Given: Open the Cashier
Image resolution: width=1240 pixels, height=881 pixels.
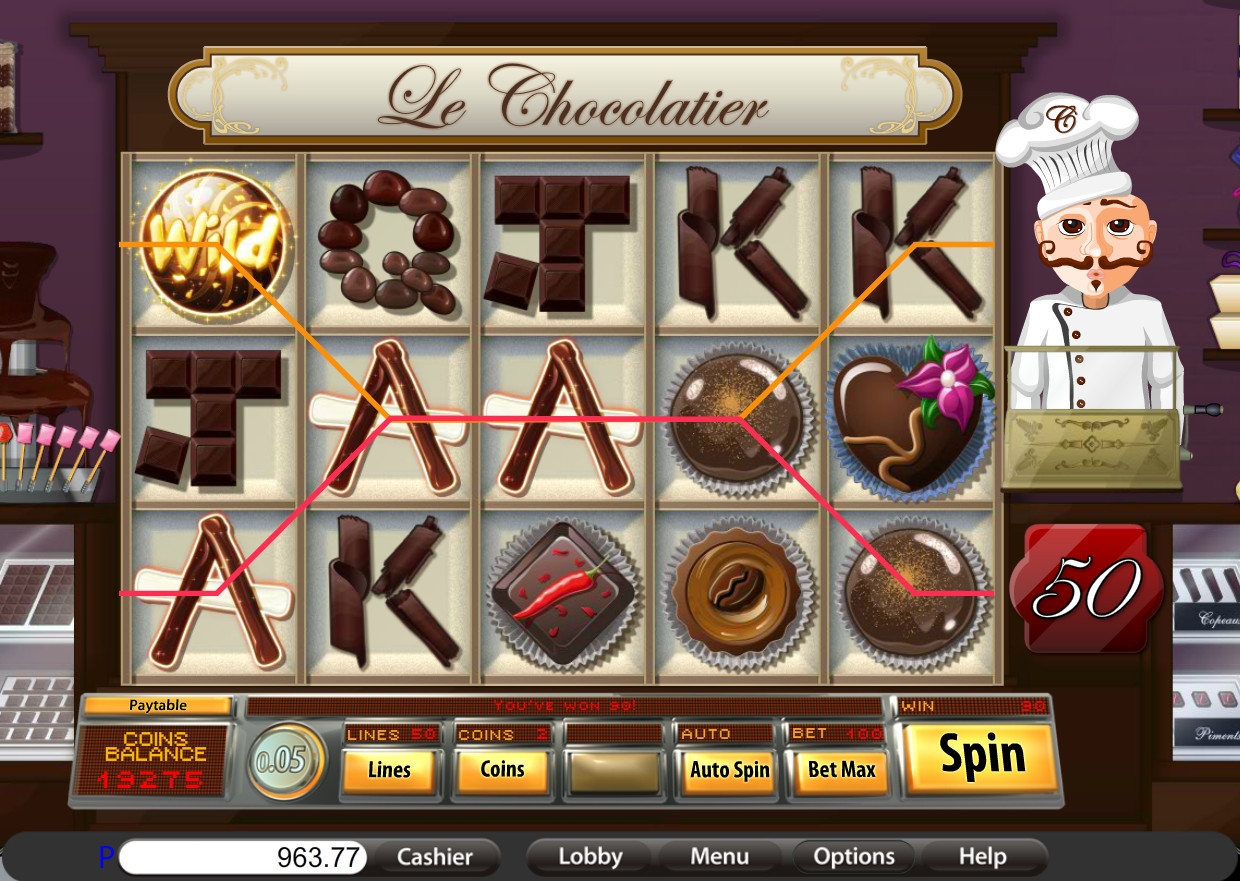Looking at the screenshot, I should [x=434, y=857].
